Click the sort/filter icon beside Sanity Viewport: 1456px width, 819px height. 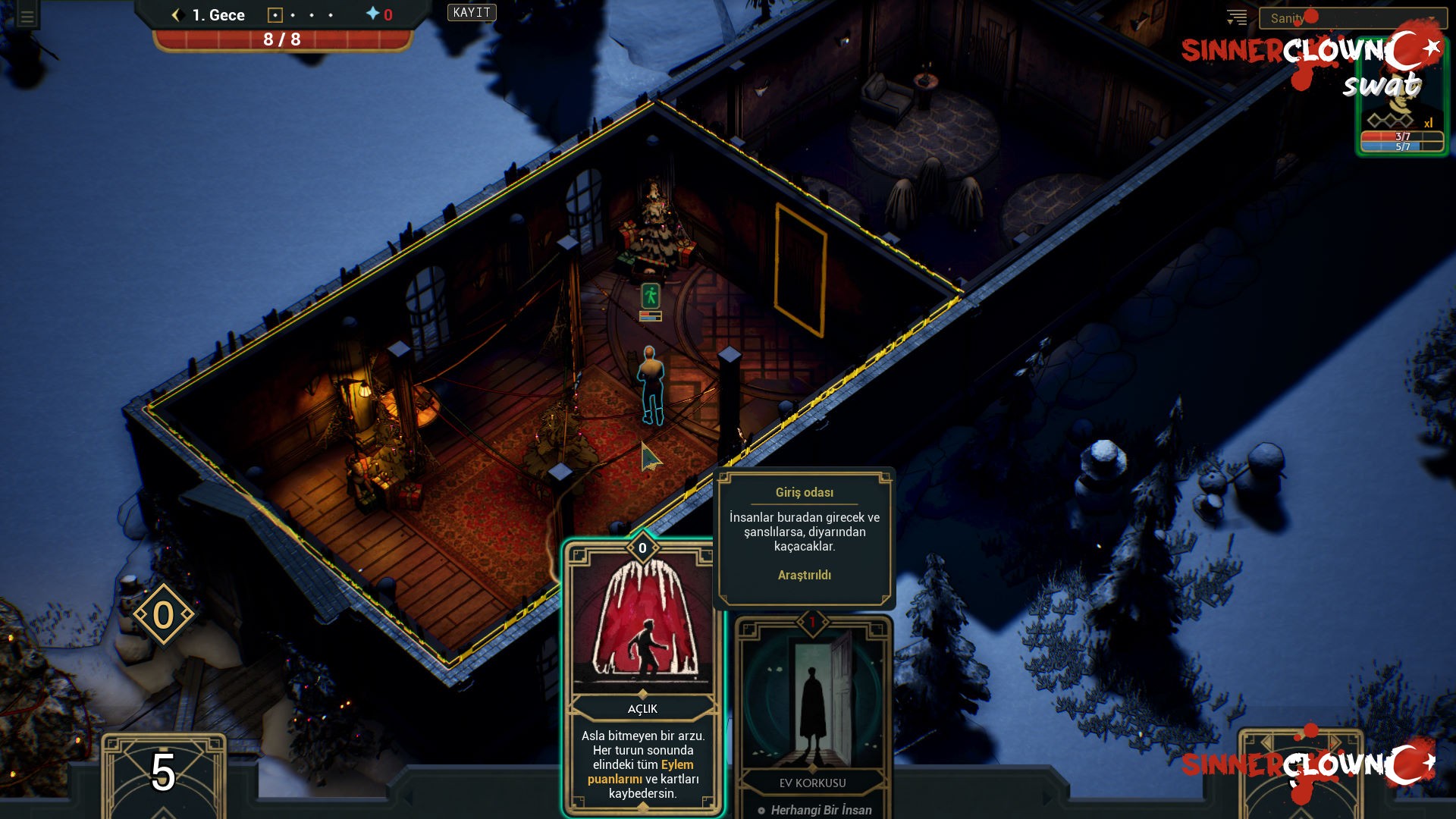(x=1238, y=17)
